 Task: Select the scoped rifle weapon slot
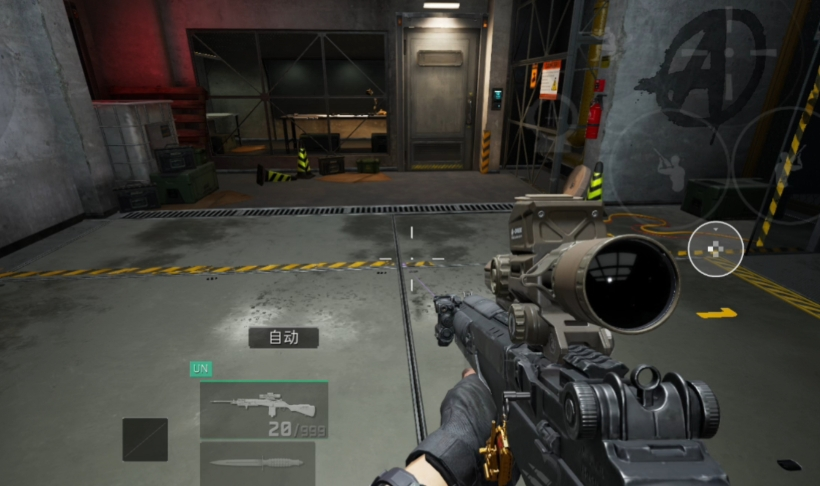tap(264, 409)
